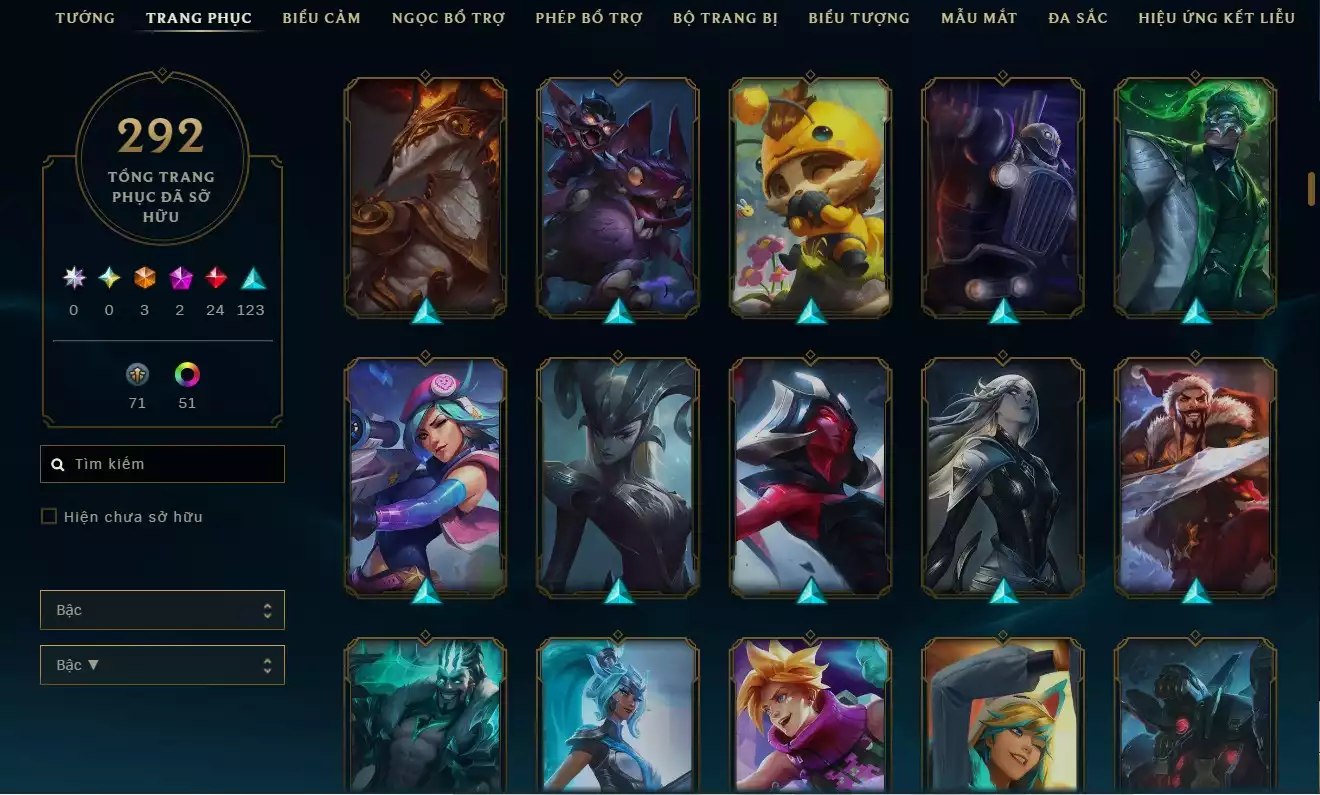This screenshot has width=1320, height=795.
Task: Click the magnifying glass icon in search bar
Action: (57, 463)
